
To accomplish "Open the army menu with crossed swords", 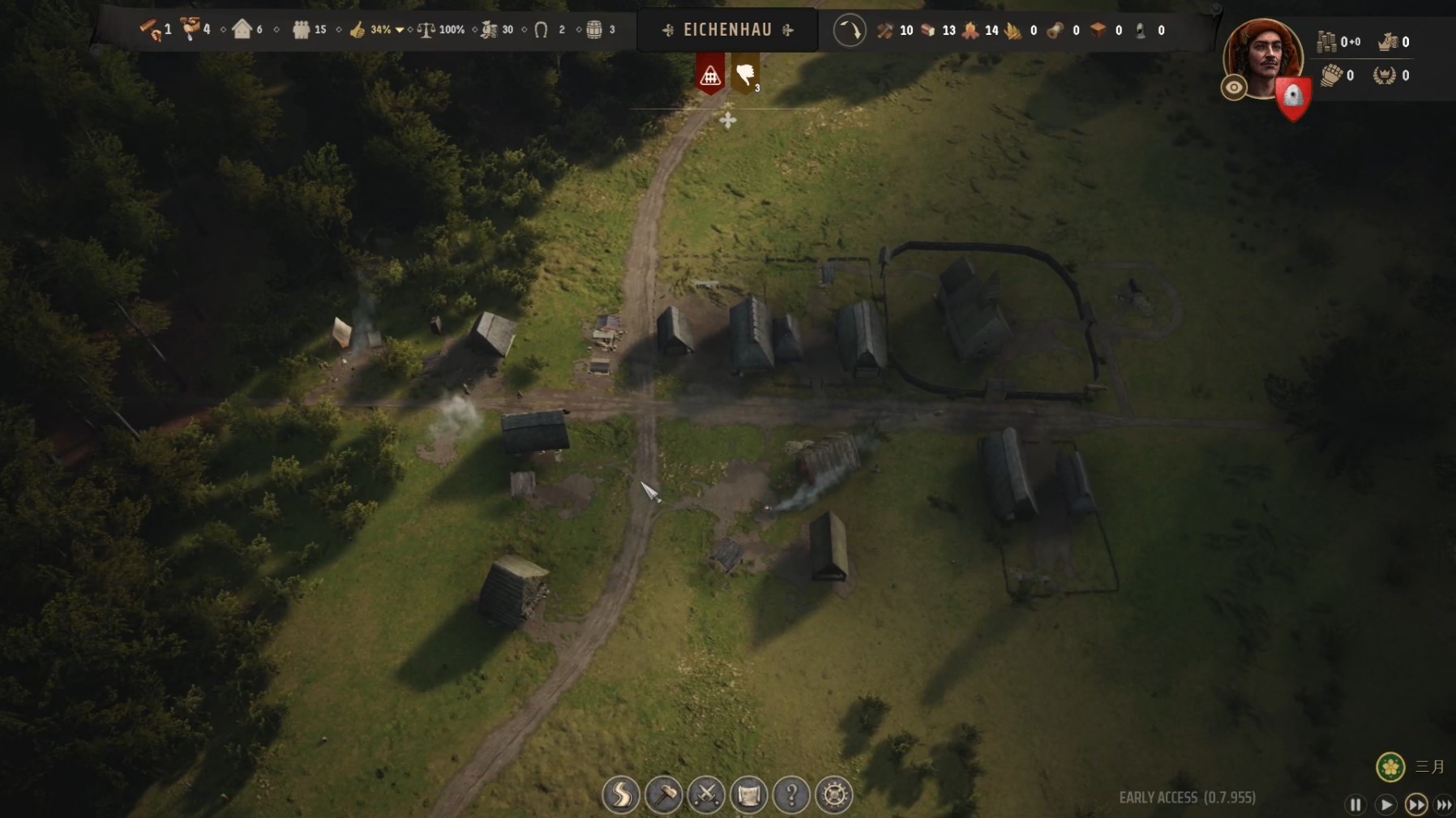I will (706, 795).
